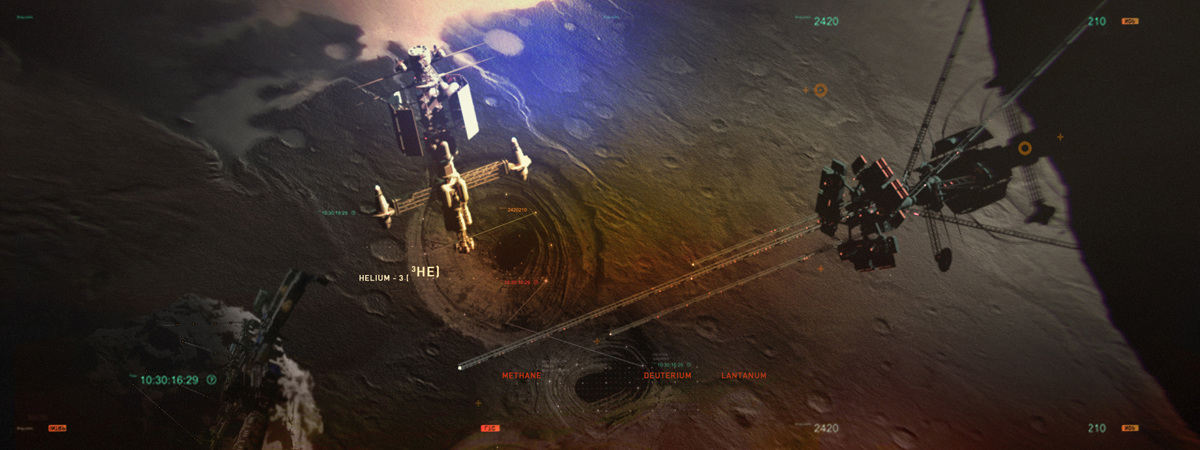Click the clock icon beside the large green timer

pos(211,380)
